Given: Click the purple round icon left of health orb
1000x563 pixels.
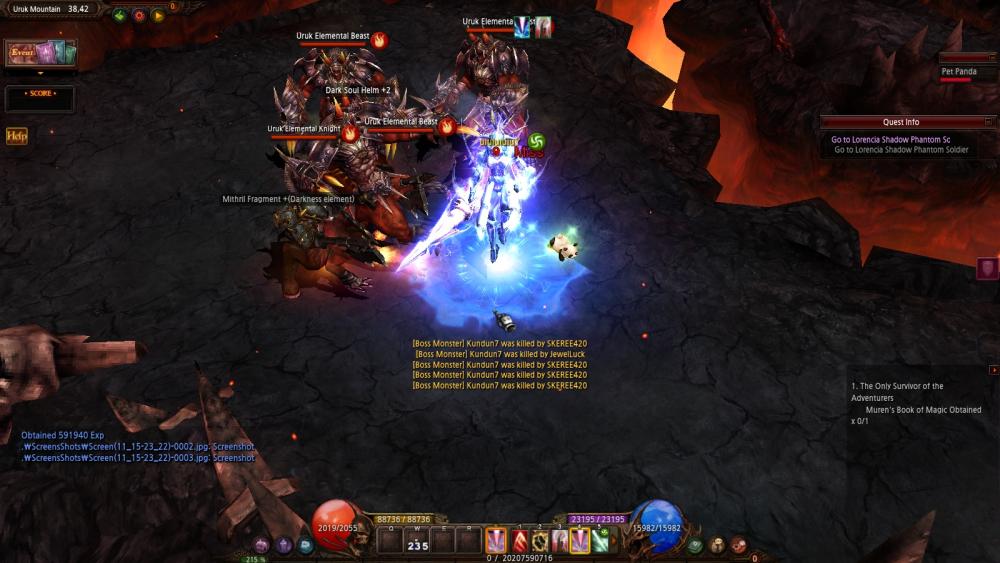Looking at the screenshot, I should pos(262,545).
